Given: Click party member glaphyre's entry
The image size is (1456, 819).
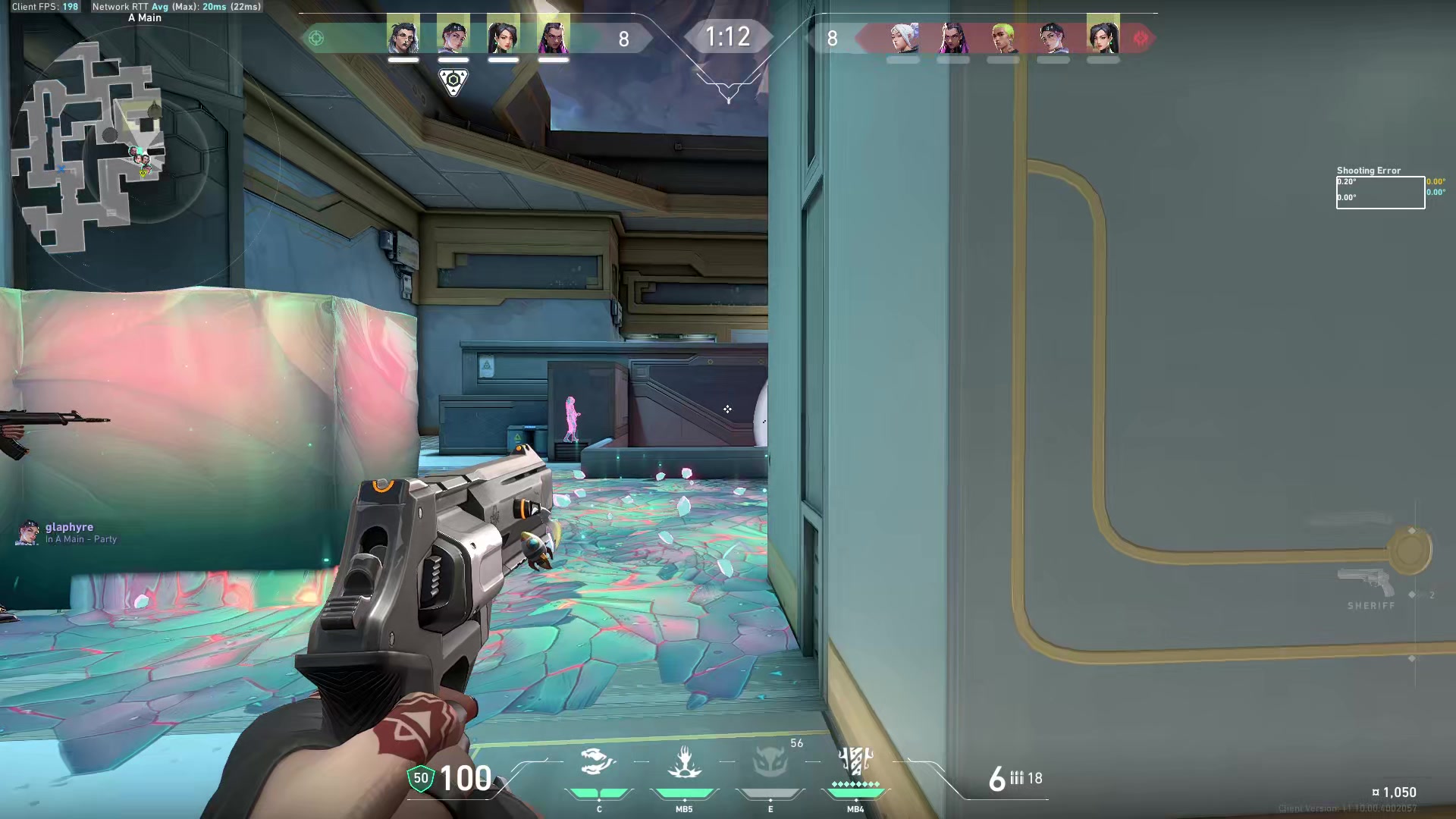Looking at the screenshot, I should [x=68, y=532].
